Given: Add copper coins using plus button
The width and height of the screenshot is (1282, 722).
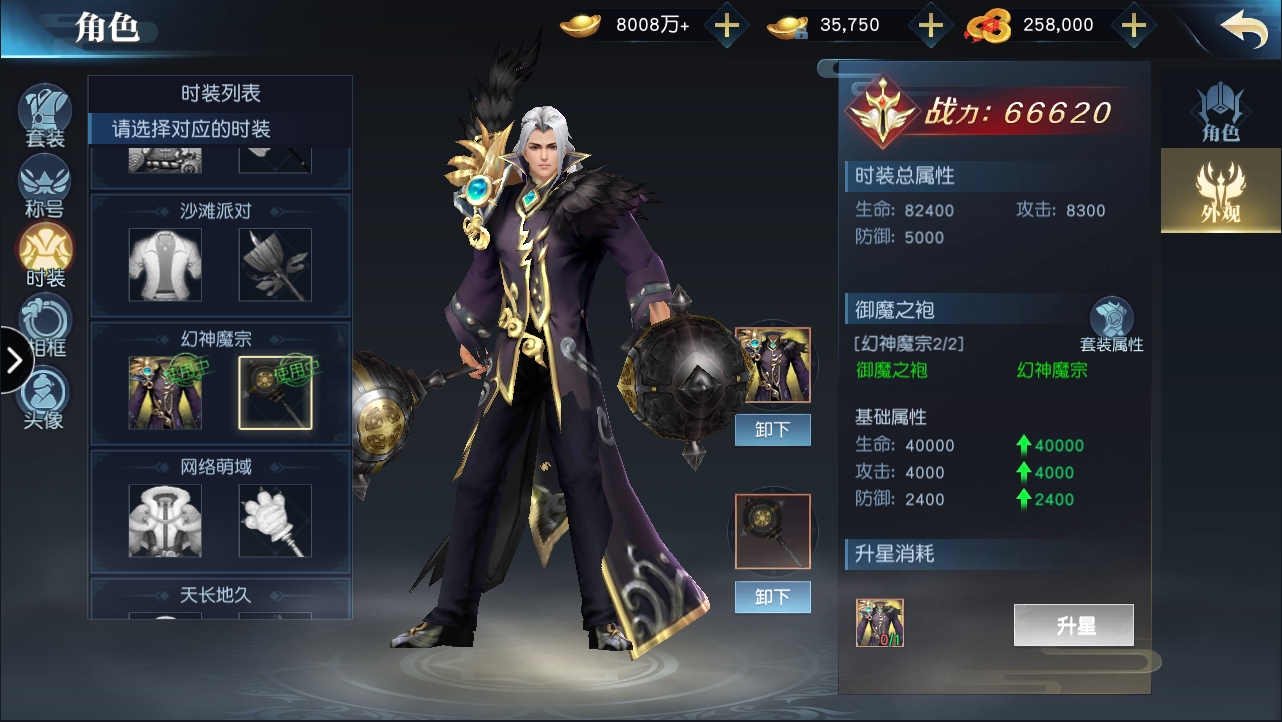Looking at the screenshot, I should (1133, 26).
